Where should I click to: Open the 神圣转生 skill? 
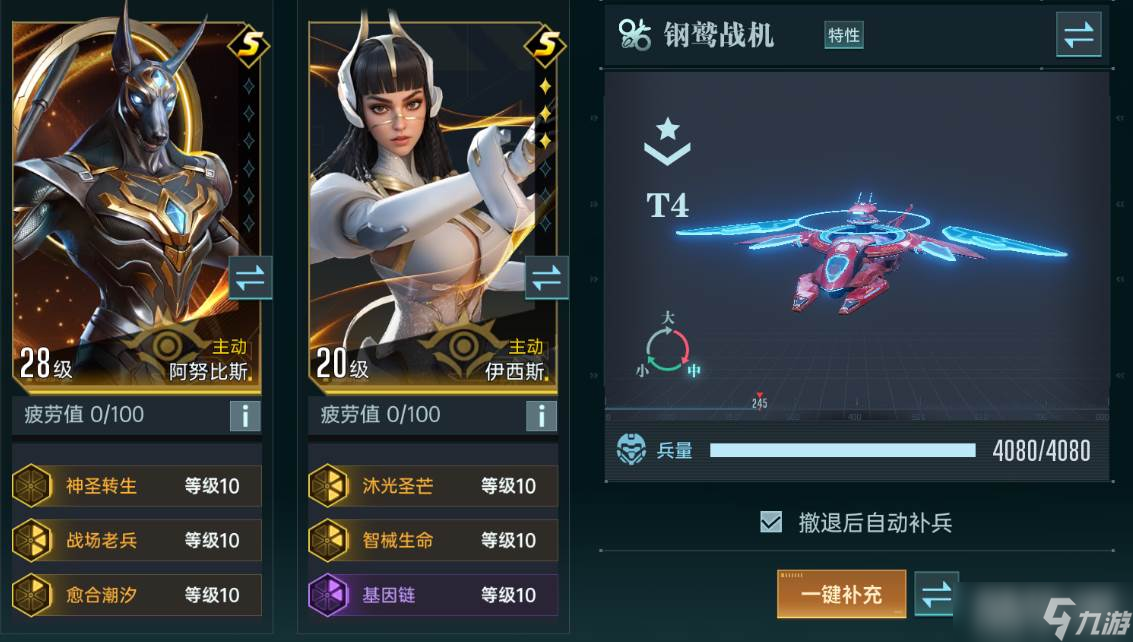pos(137,486)
